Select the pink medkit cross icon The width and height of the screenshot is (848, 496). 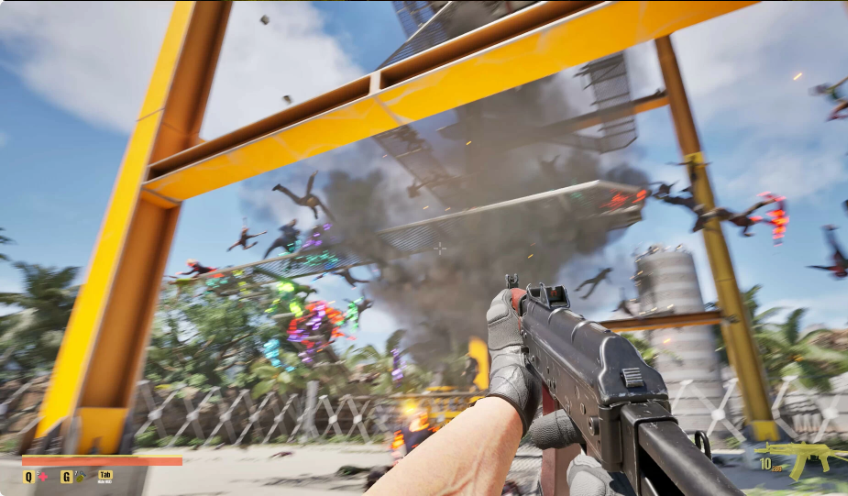(43, 477)
